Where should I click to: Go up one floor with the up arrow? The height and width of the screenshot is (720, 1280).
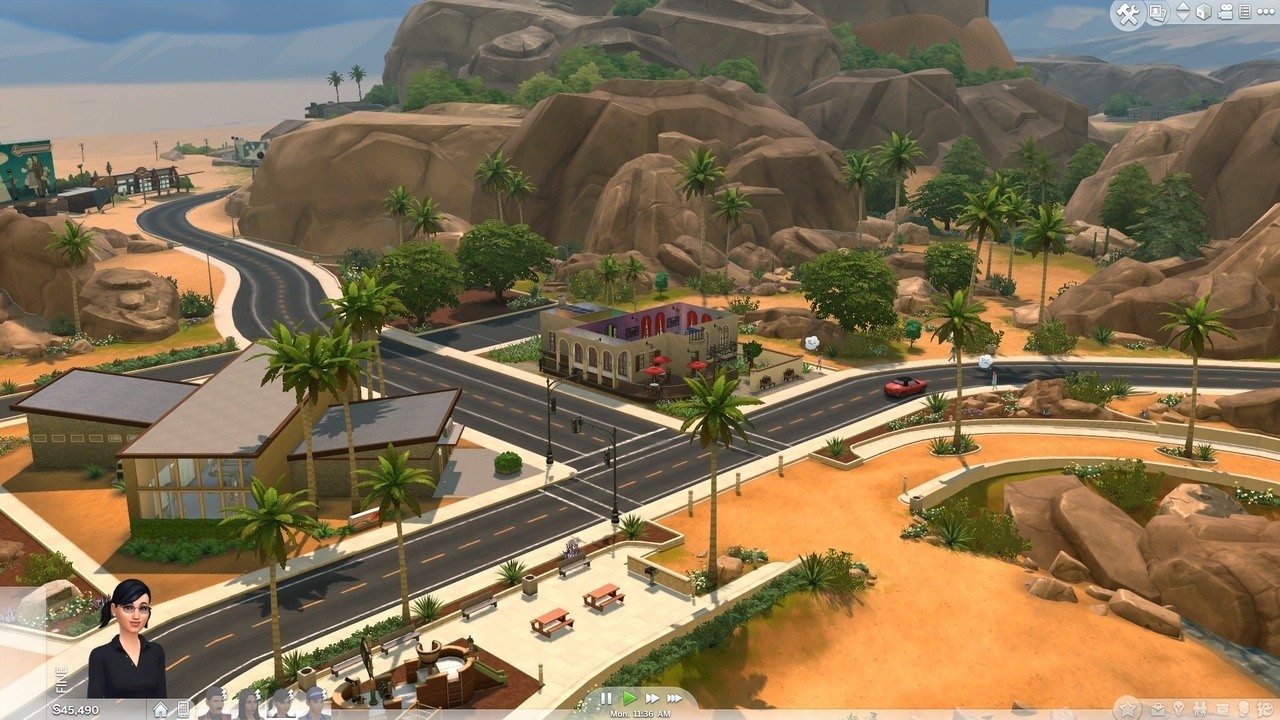click(1183, 6)
